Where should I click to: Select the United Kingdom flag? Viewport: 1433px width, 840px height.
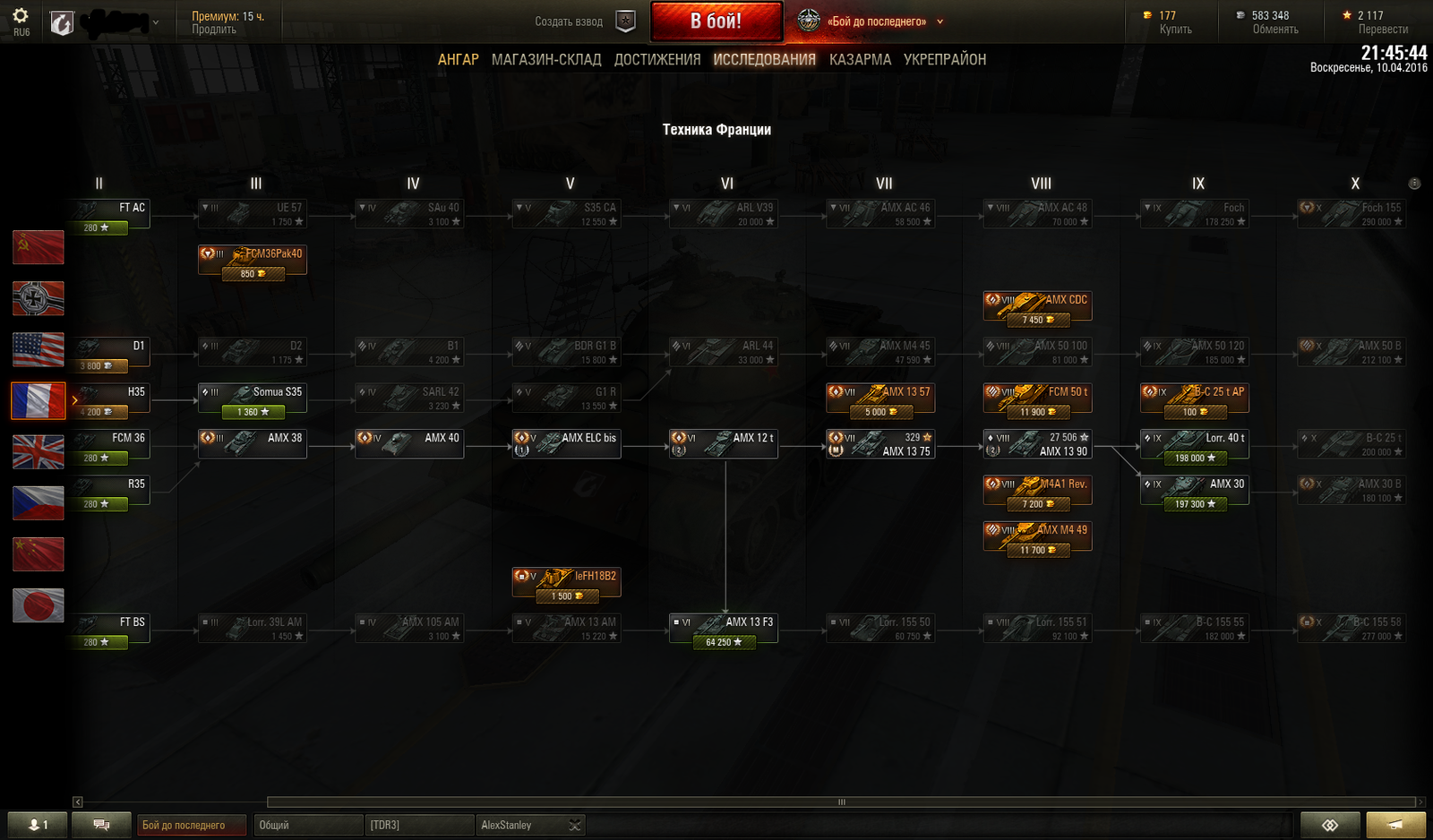pos(39,452)
